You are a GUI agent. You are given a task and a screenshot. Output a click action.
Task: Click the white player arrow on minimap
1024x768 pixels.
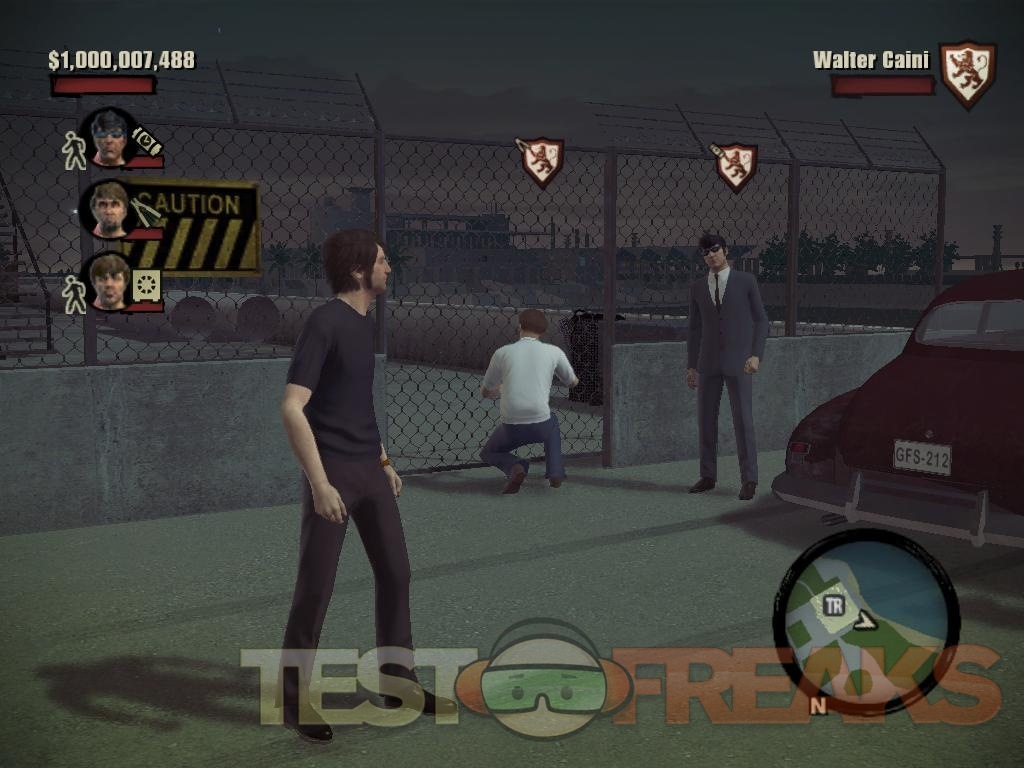864,621
